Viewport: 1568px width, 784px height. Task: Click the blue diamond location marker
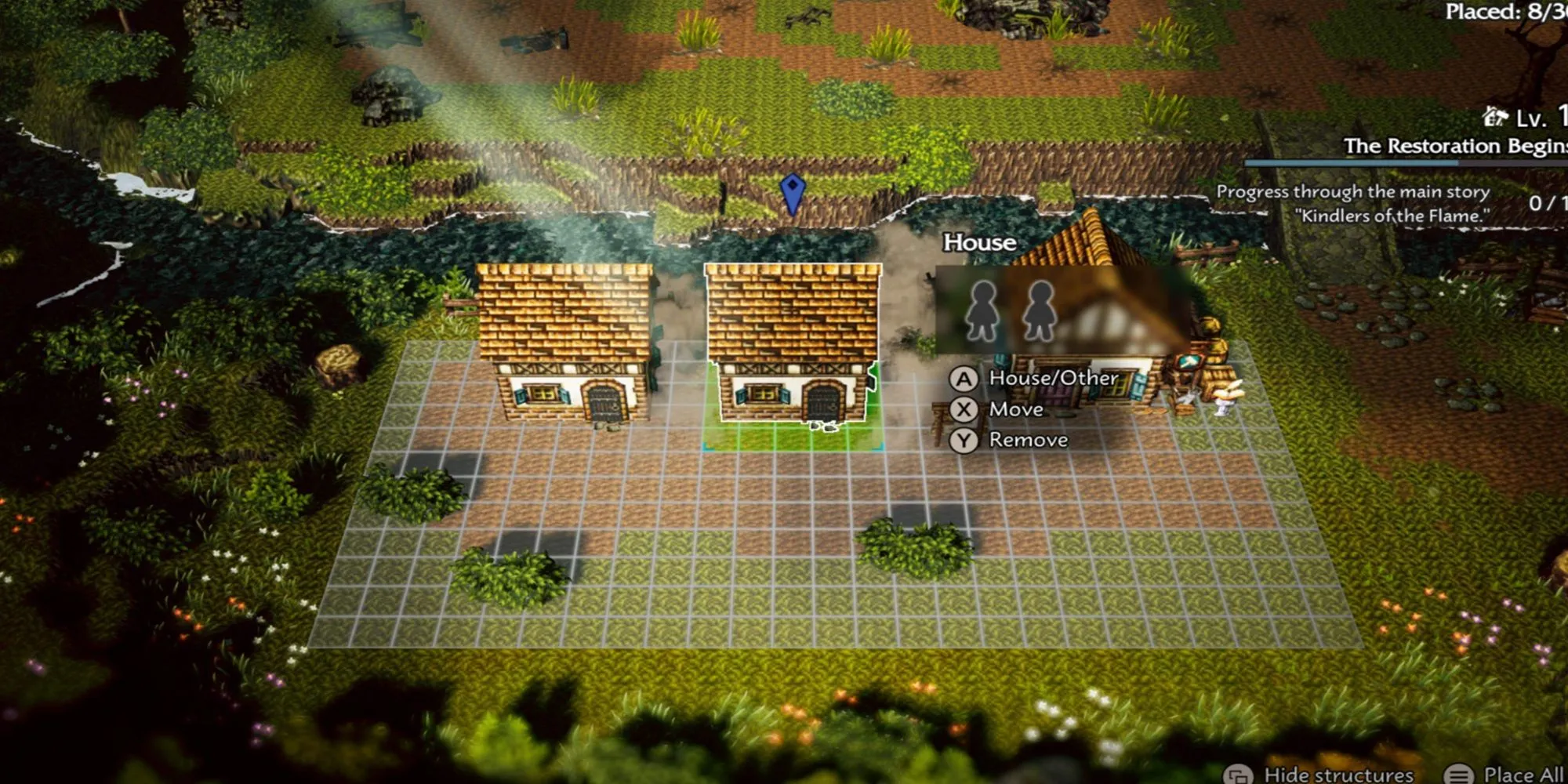pos(794,188)
